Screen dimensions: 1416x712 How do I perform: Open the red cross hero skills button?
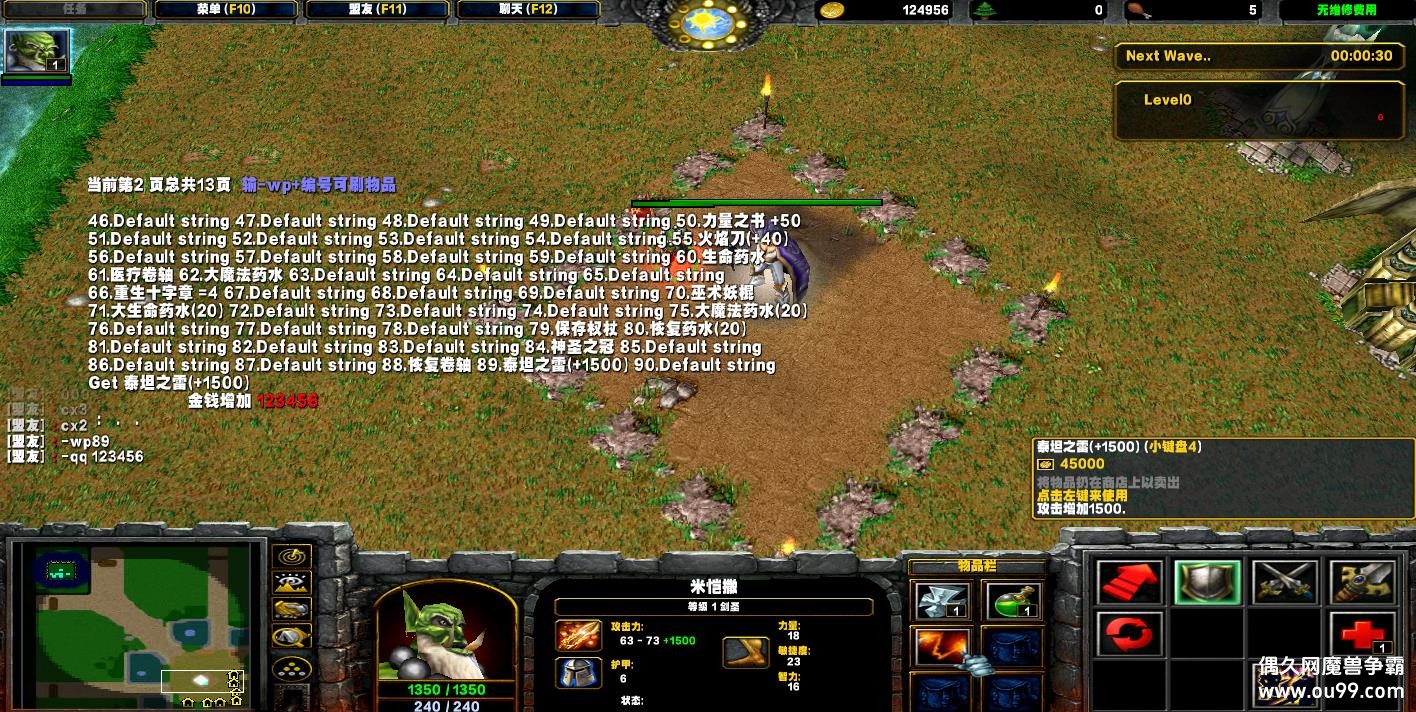[x=1361, y=635]
